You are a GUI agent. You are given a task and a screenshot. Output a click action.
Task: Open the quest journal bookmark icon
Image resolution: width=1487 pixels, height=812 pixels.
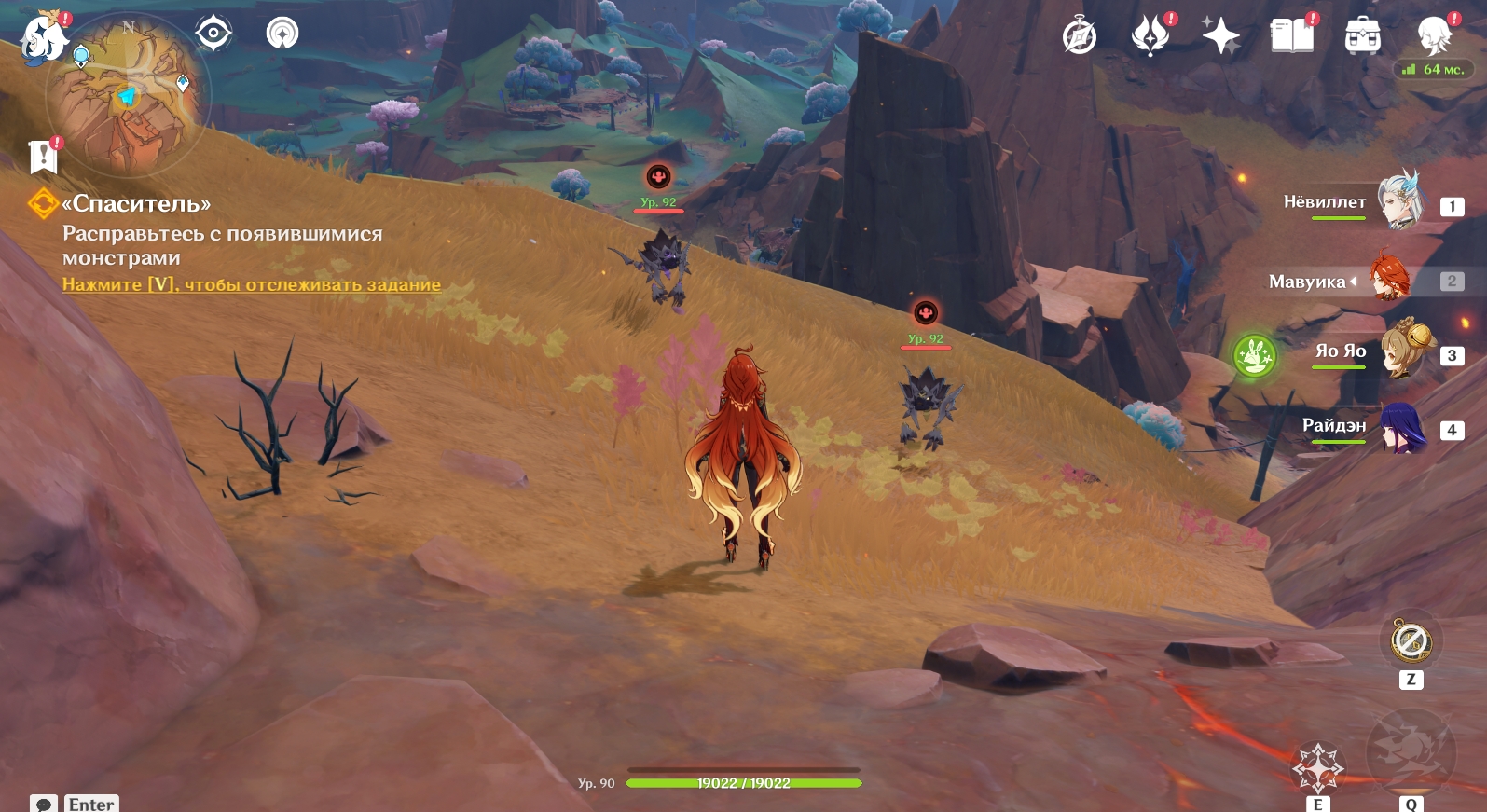43,157
